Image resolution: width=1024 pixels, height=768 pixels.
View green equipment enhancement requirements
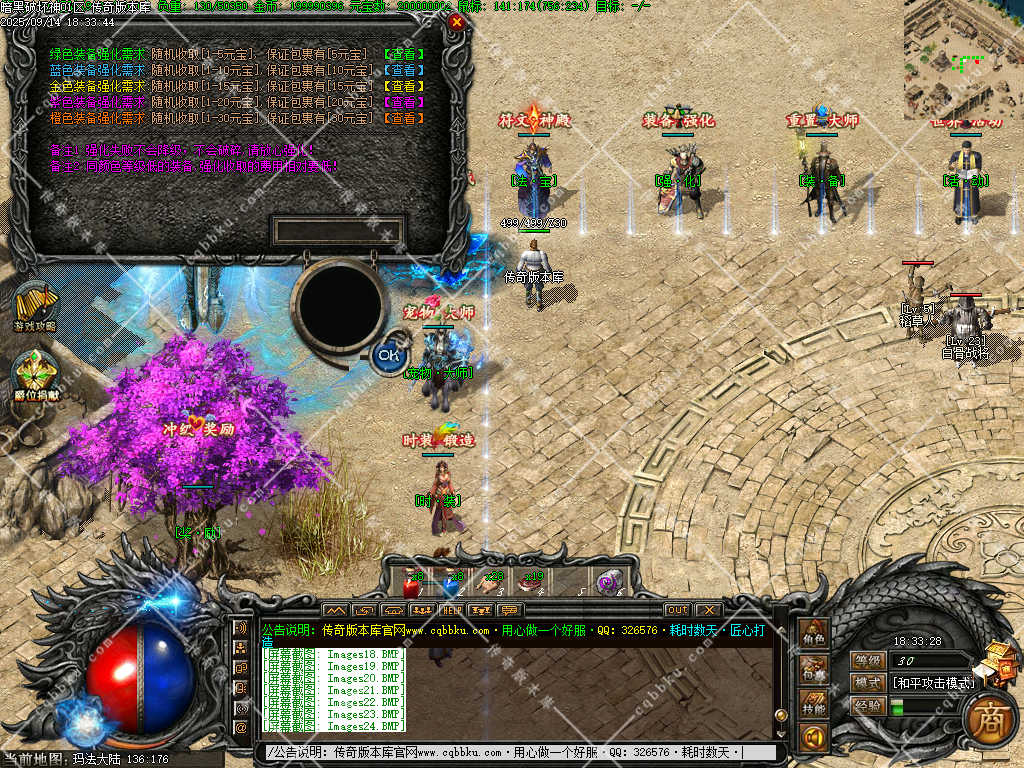point(404,55)
